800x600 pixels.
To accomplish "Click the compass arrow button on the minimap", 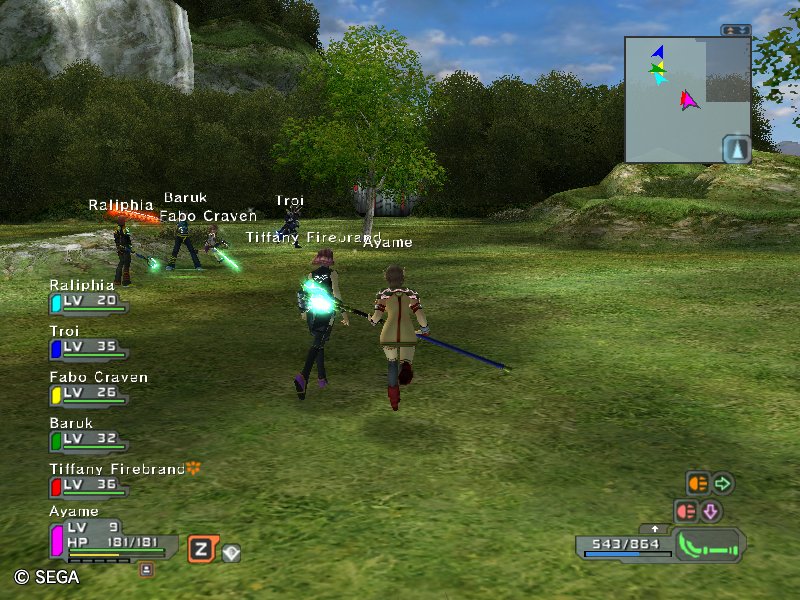I will 735,148.
